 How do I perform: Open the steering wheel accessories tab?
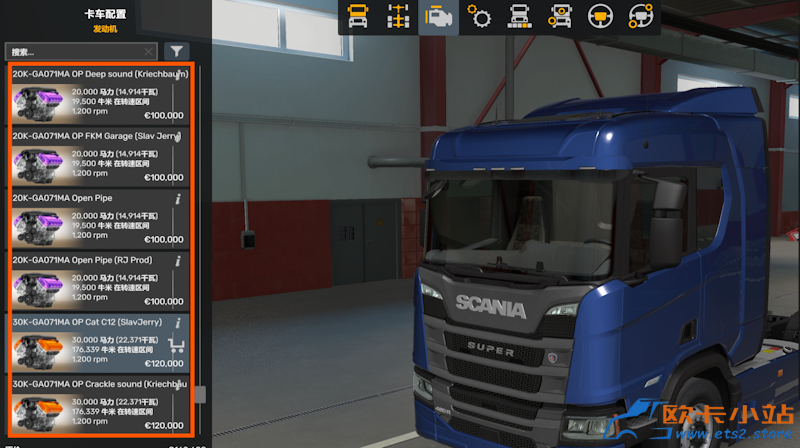coord(640,17)
